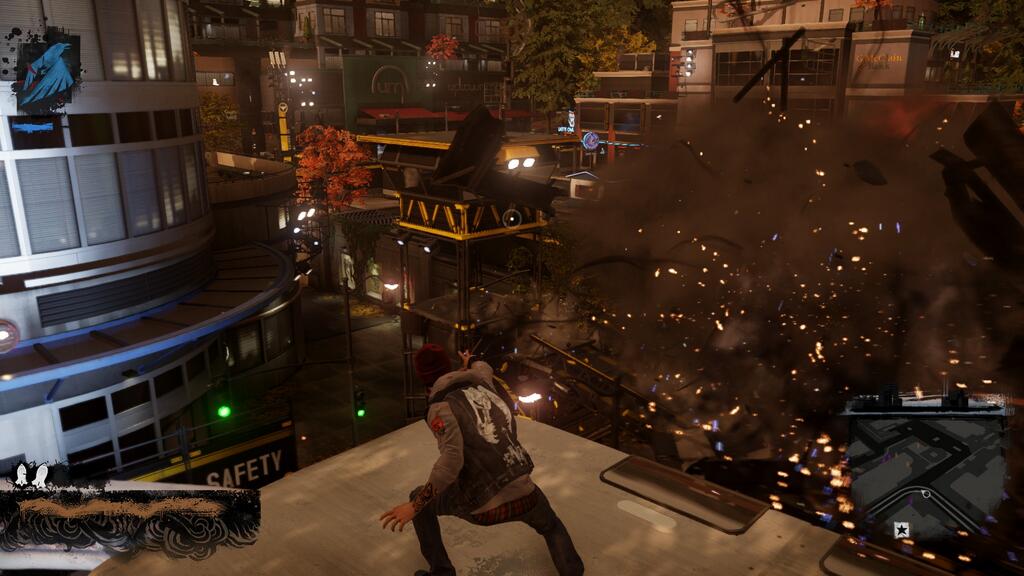The height and width of the screenshot is (576, 1024).
Task: Click the white twin-flame power icon
Action: (31, 476)
